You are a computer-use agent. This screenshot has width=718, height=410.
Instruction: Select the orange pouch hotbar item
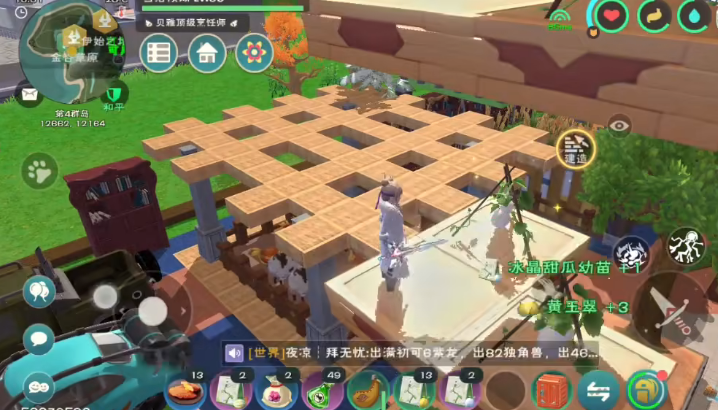369,391
